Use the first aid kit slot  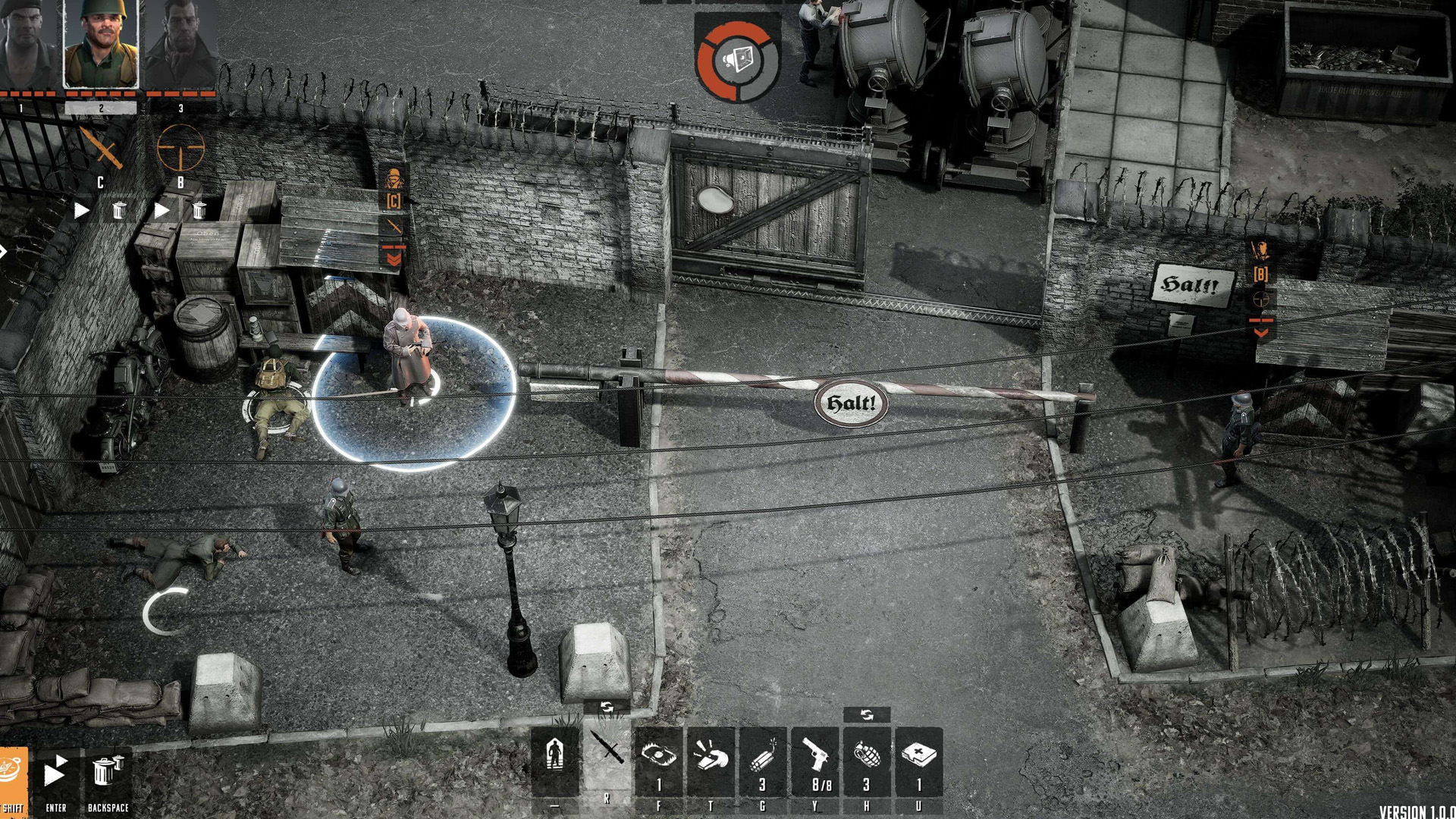pos(918,762)
